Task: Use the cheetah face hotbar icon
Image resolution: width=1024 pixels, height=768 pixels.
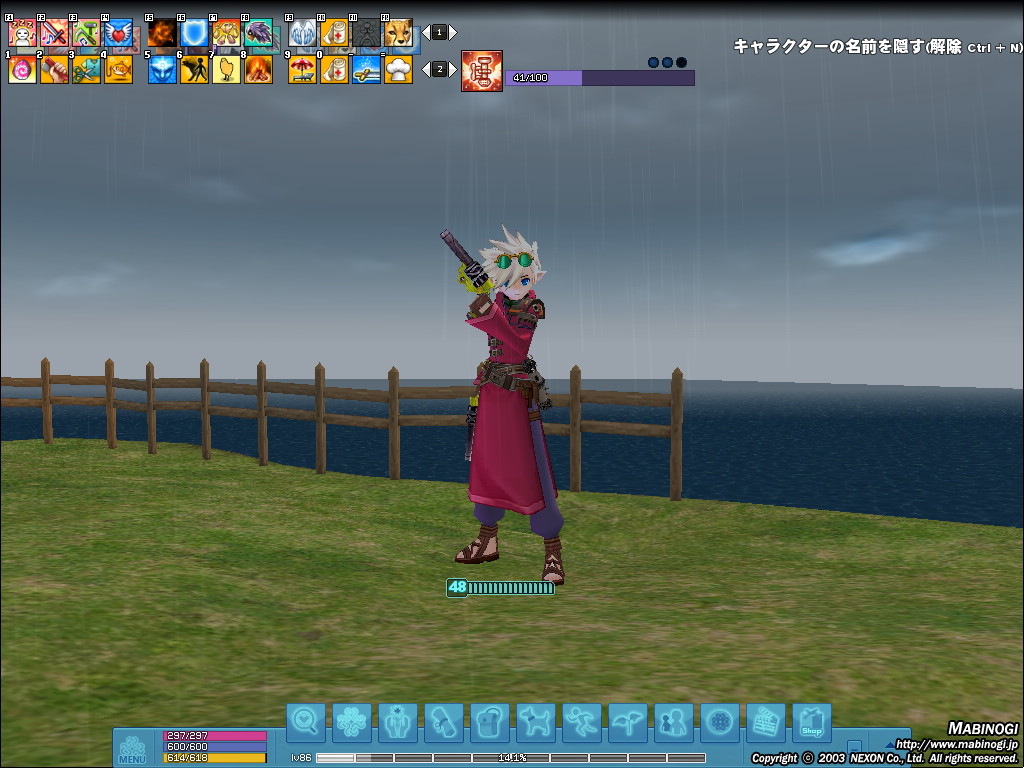Action: coord(398,34)
